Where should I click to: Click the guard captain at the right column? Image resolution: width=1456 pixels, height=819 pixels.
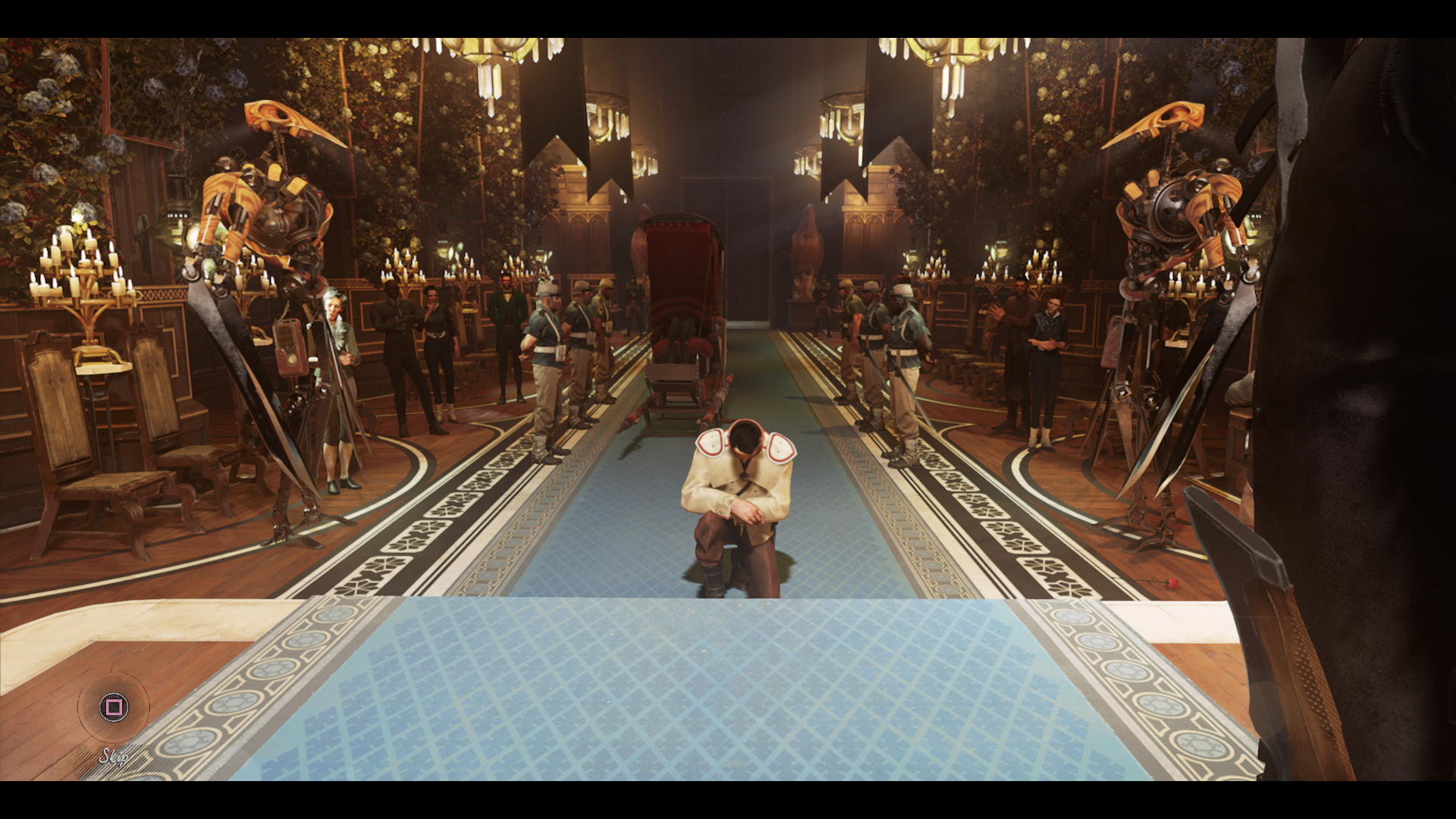coord(902,349)
